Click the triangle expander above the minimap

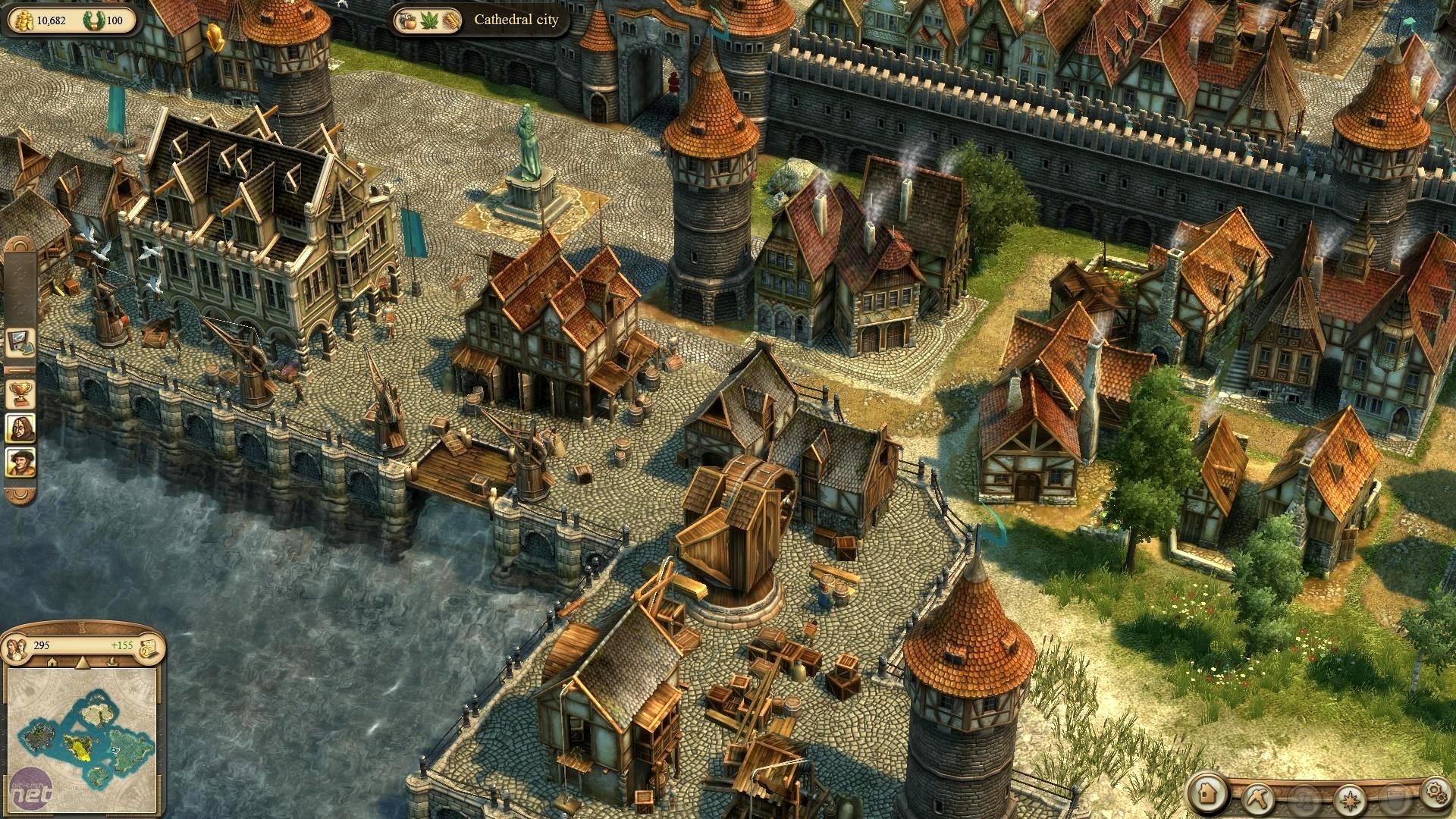coord(83,662)
